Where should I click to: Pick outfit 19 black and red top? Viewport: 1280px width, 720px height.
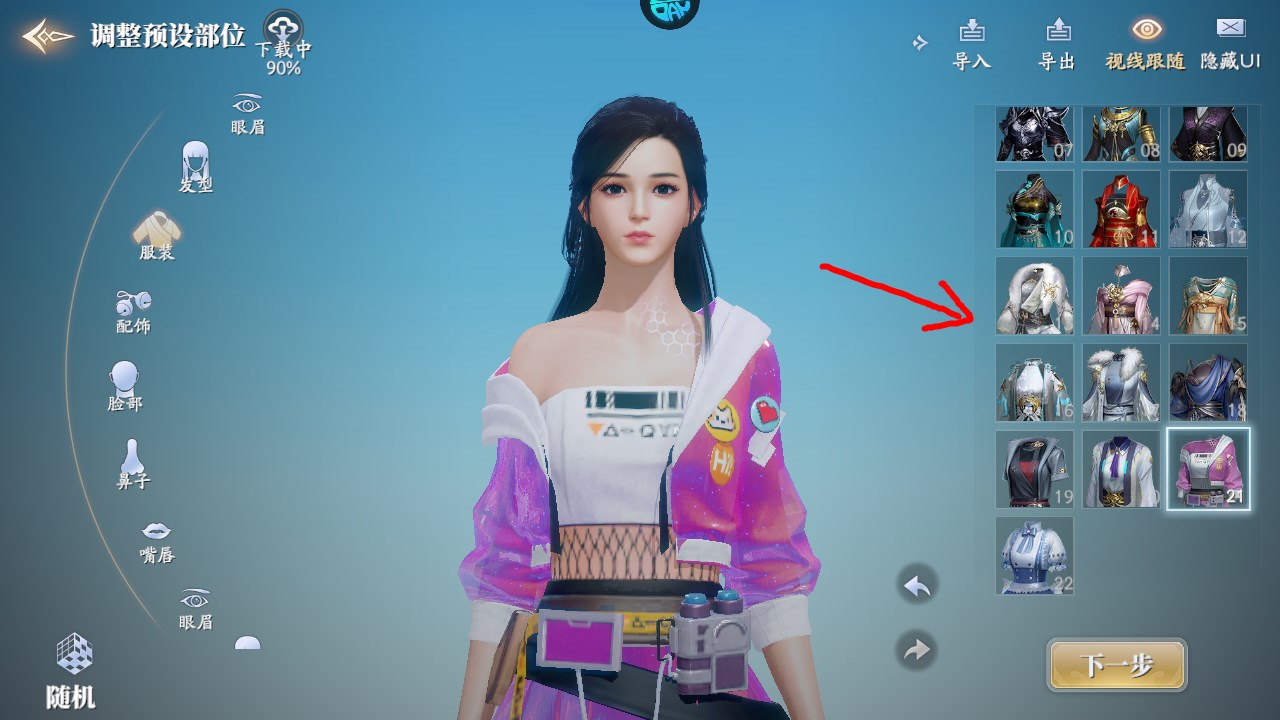click(1034, 469)
